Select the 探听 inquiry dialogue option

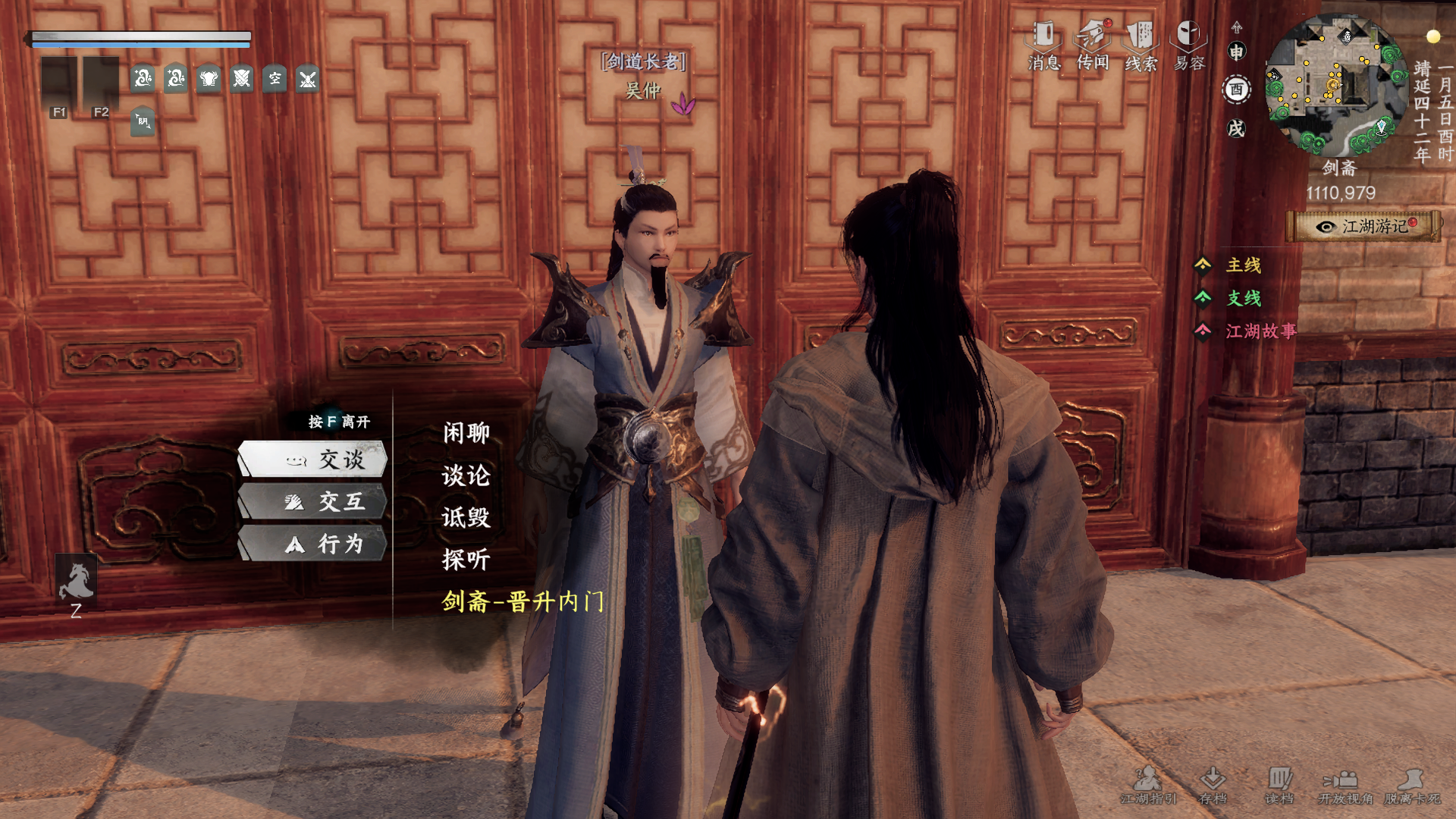tap(466, 560)
